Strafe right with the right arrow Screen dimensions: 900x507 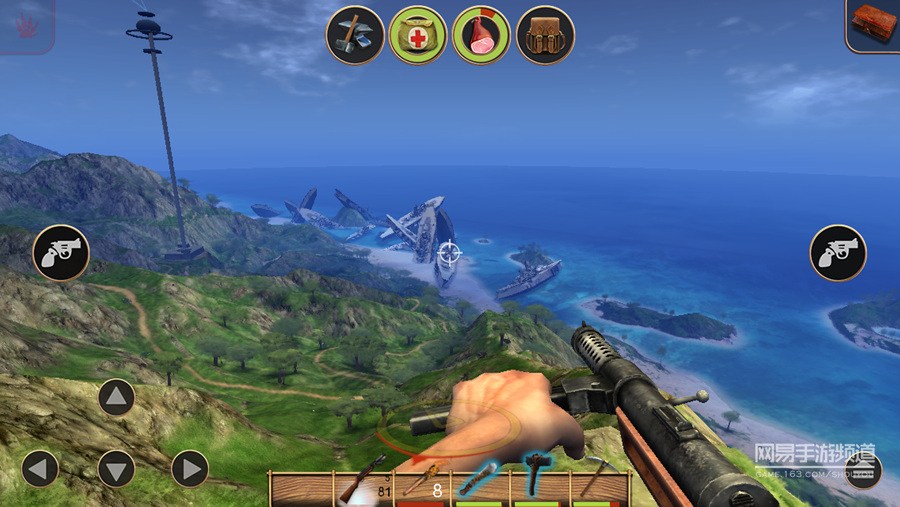click(x=189, y=468)
